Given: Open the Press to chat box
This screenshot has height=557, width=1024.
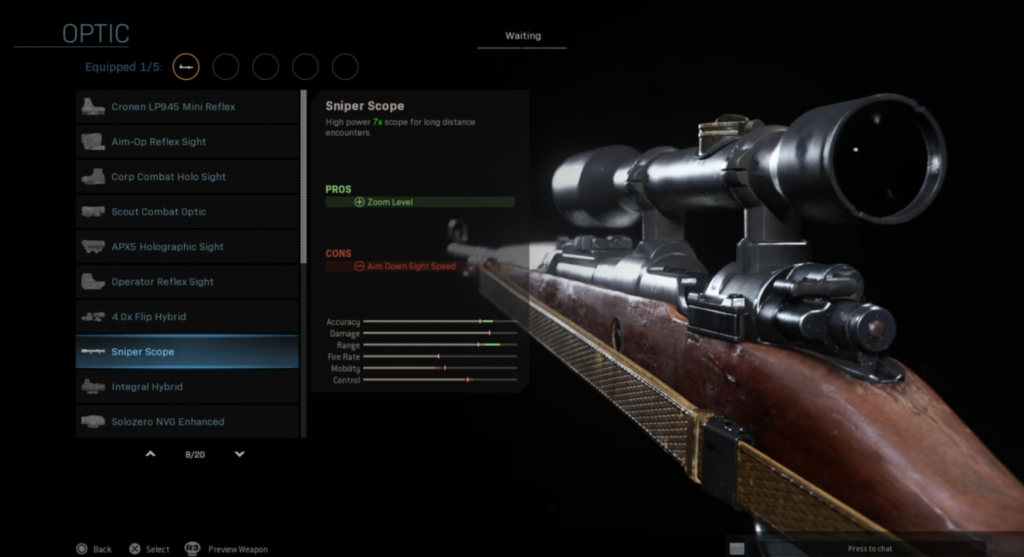Looking at the screenshot, I should point(870,548).
